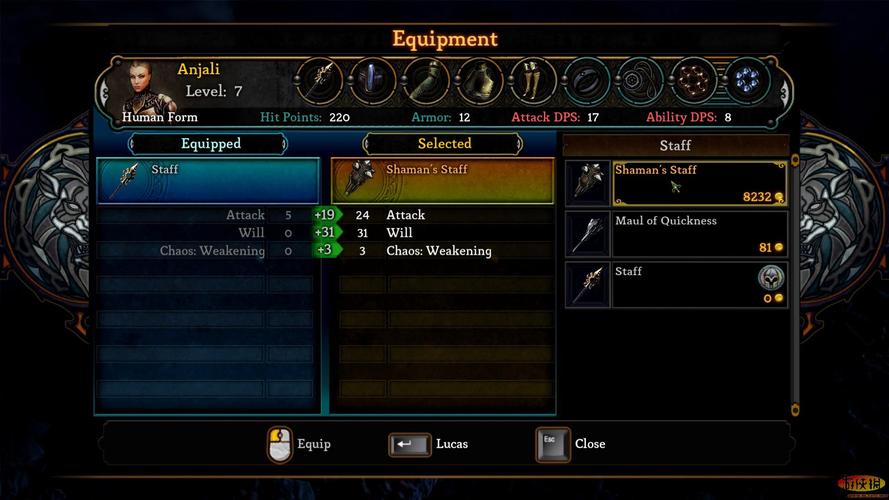Viewport: 889px width, 500px height.
Task: Open the ring equipment category
Action: pos(586,81)
